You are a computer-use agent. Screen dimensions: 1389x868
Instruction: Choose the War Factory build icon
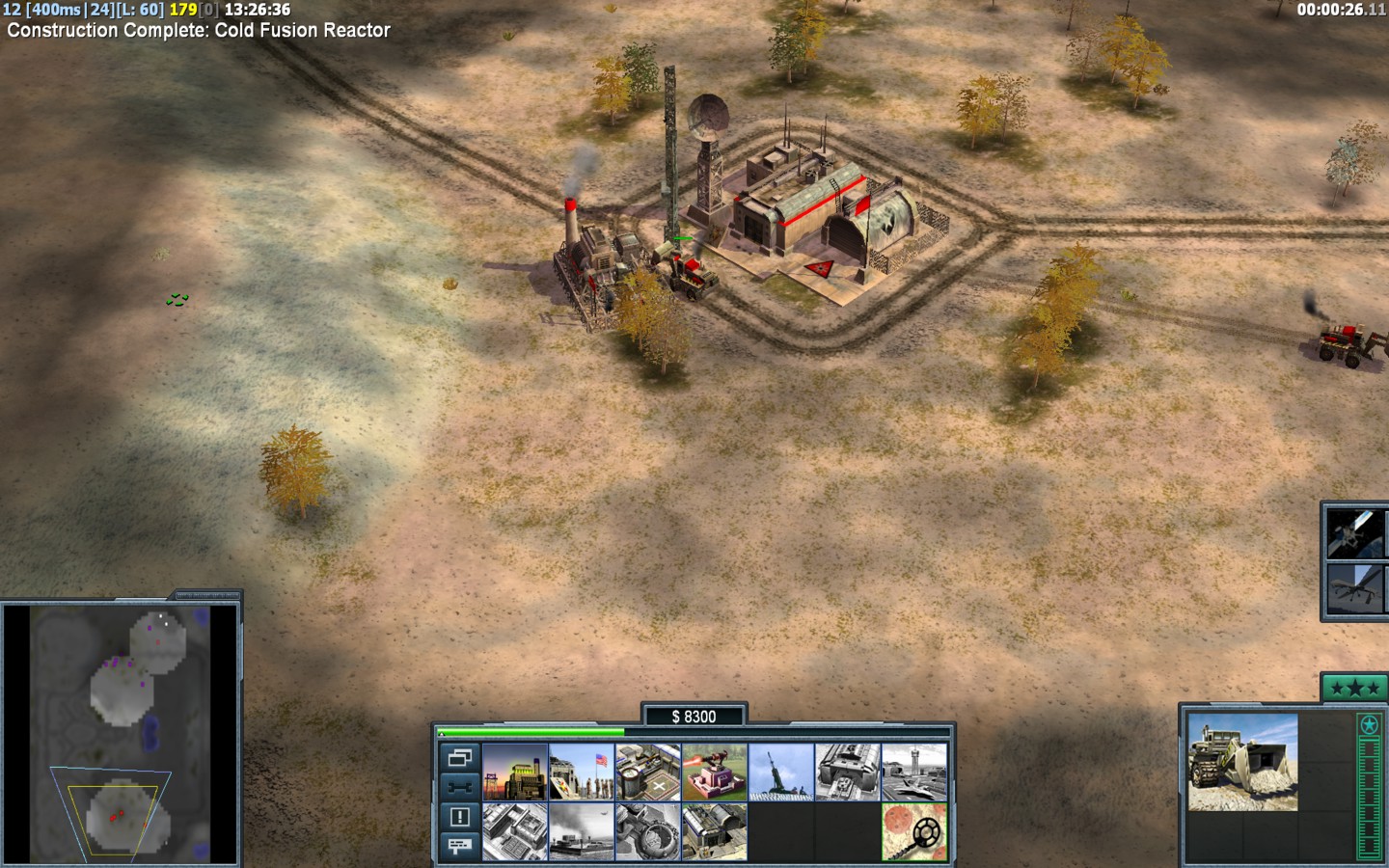coord(848,772)
